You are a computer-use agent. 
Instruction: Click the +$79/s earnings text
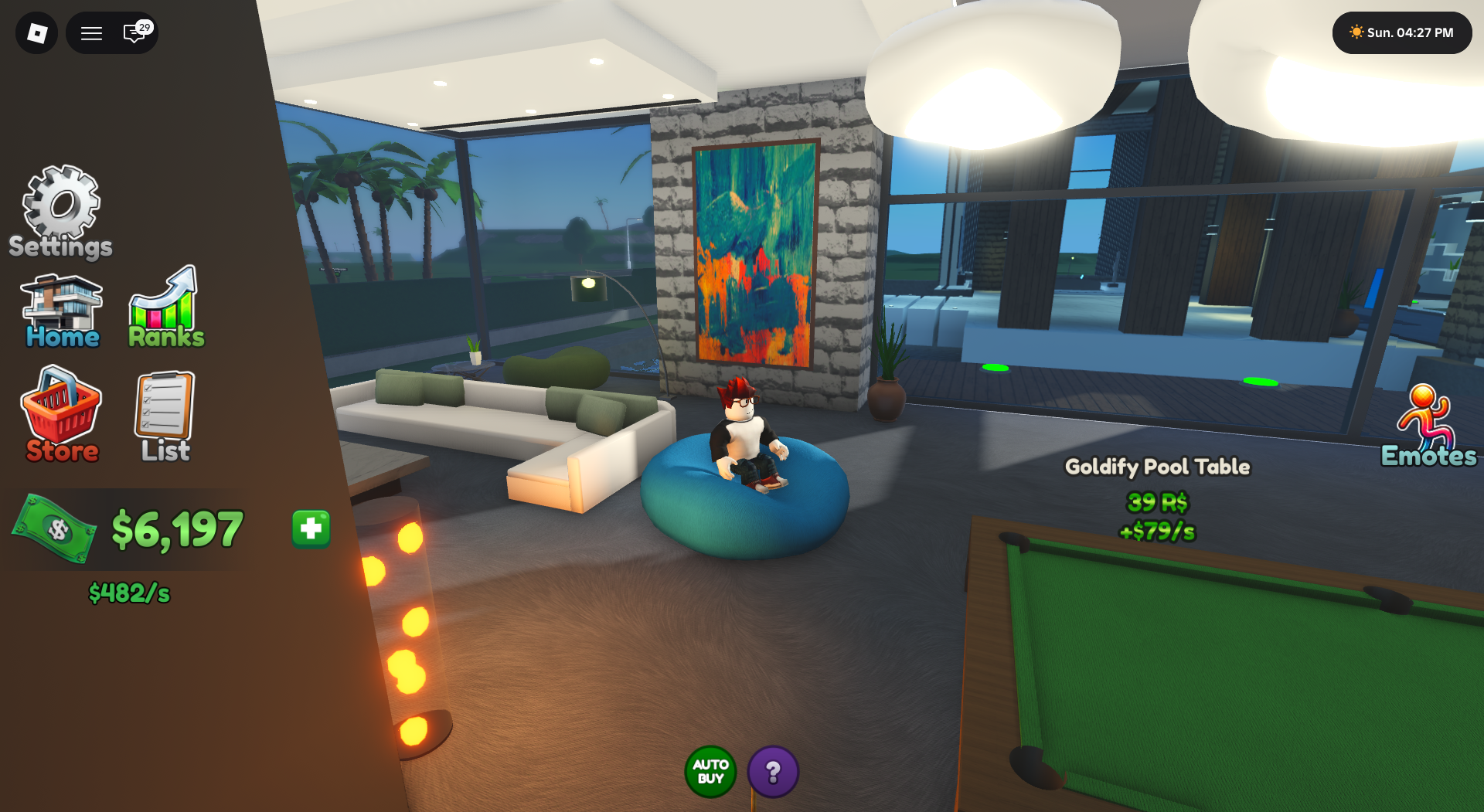1157,532
